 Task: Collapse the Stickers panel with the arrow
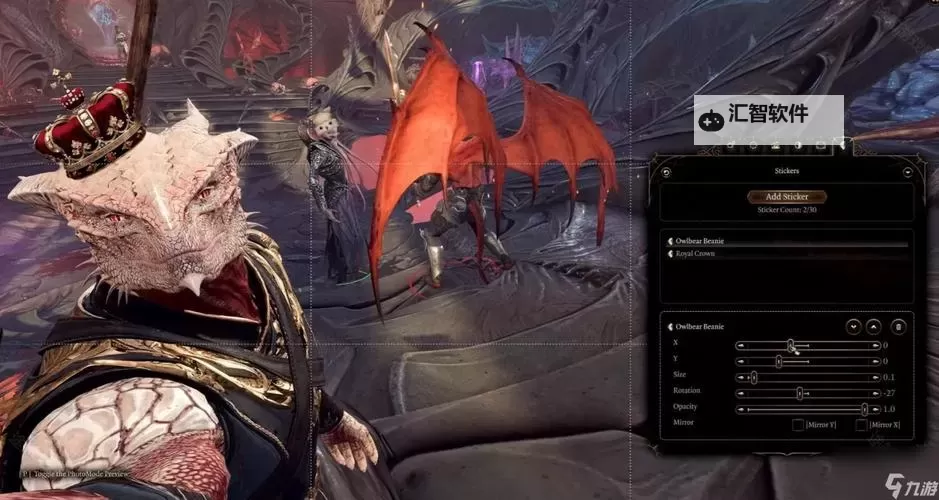tap(907, 172)
